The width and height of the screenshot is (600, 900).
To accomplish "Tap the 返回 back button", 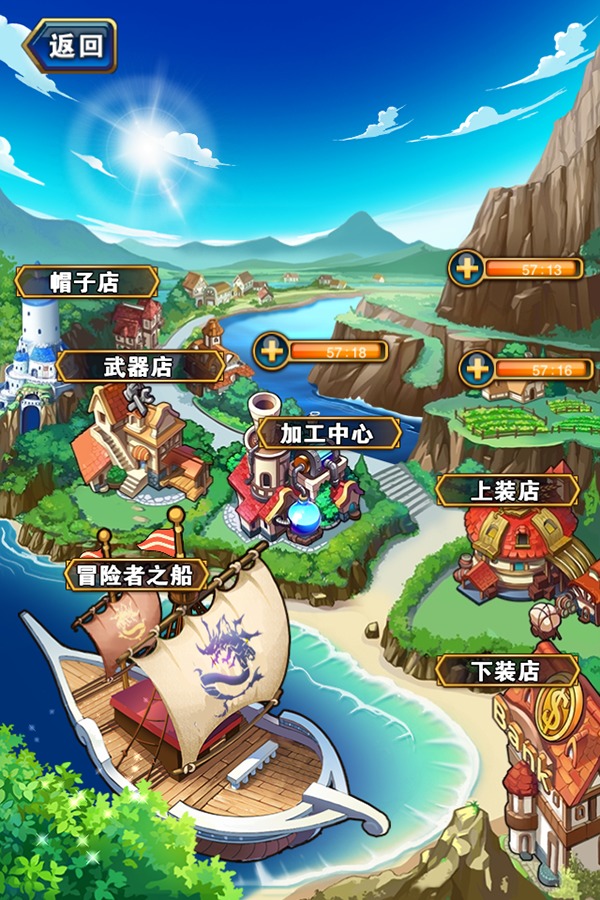I will (x=72, y=46).
